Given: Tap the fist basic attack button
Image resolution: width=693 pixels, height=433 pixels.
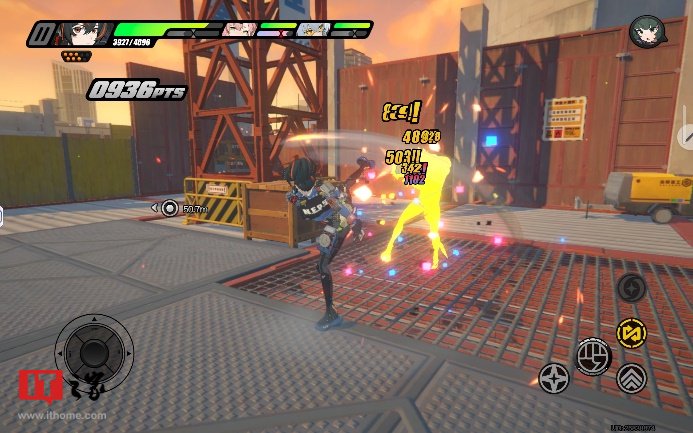Looking at the screenshot, I should (592, 356).
